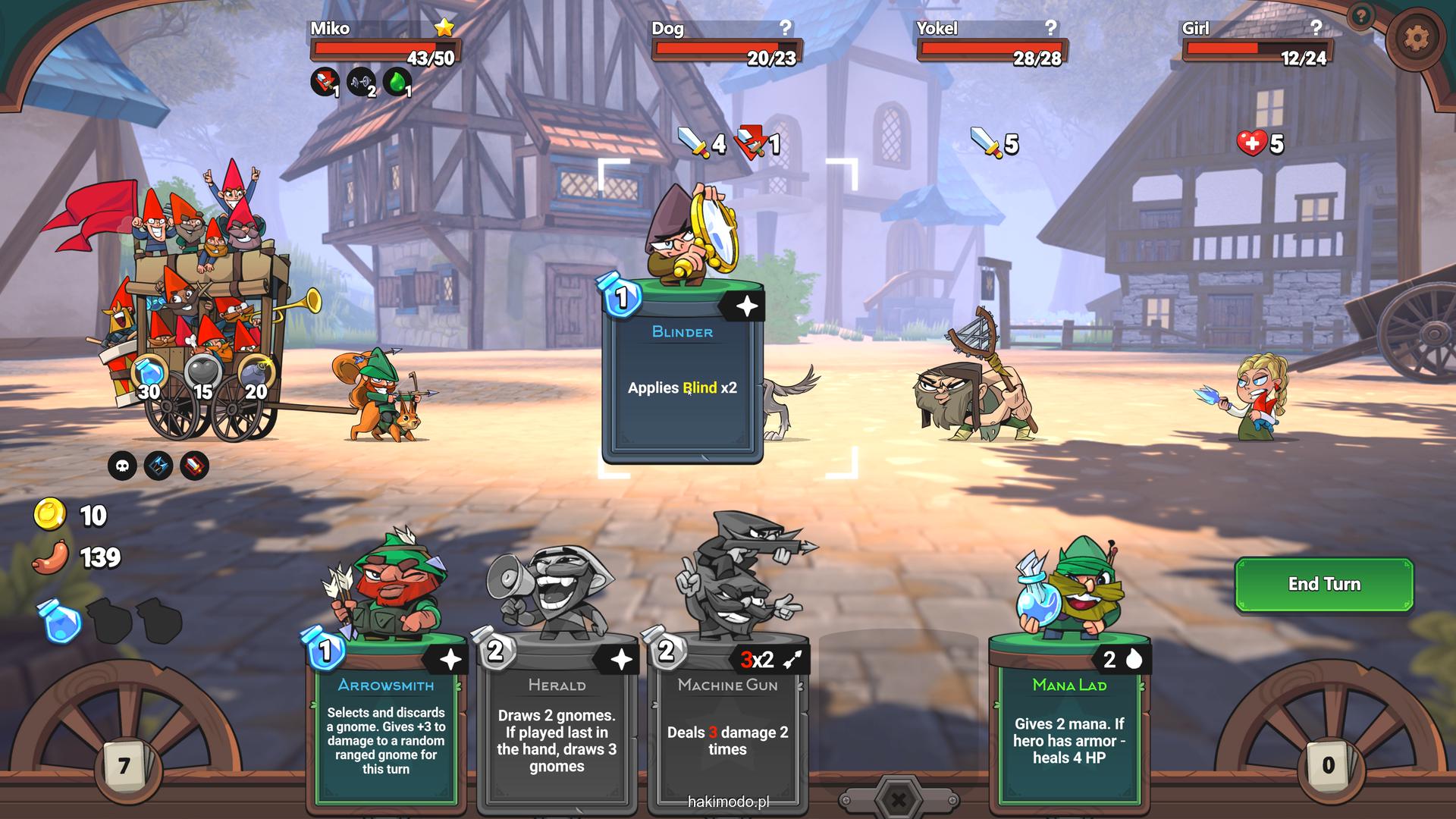Show info for the Girl enemy question mark
Screen dimensions: 1456x819
point(1316,28)
